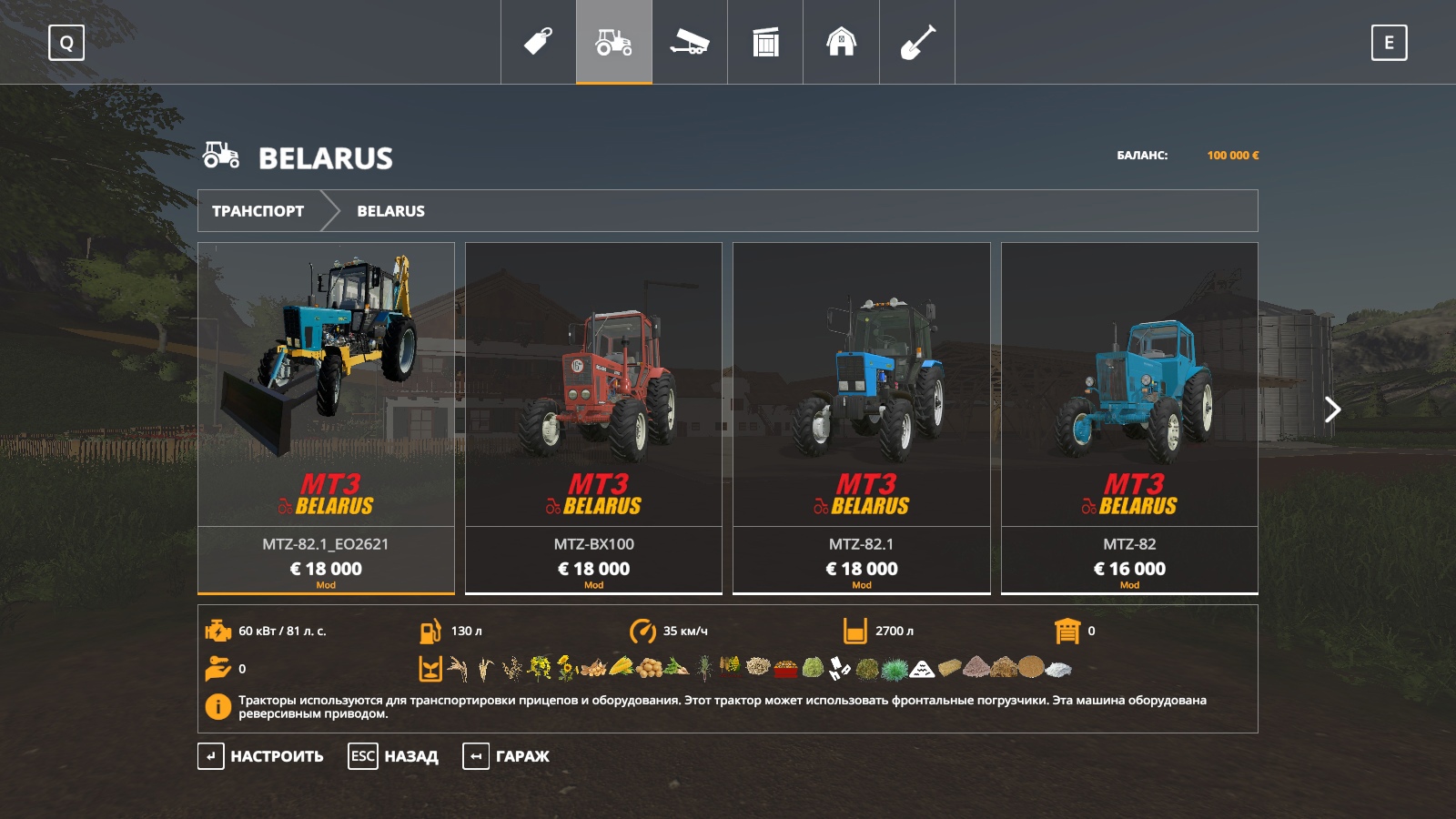Viewport: 1456px width, 819px height.
Task: Click НАСТРОИТЬ to customize the tractor
Action: coord(261,756)
